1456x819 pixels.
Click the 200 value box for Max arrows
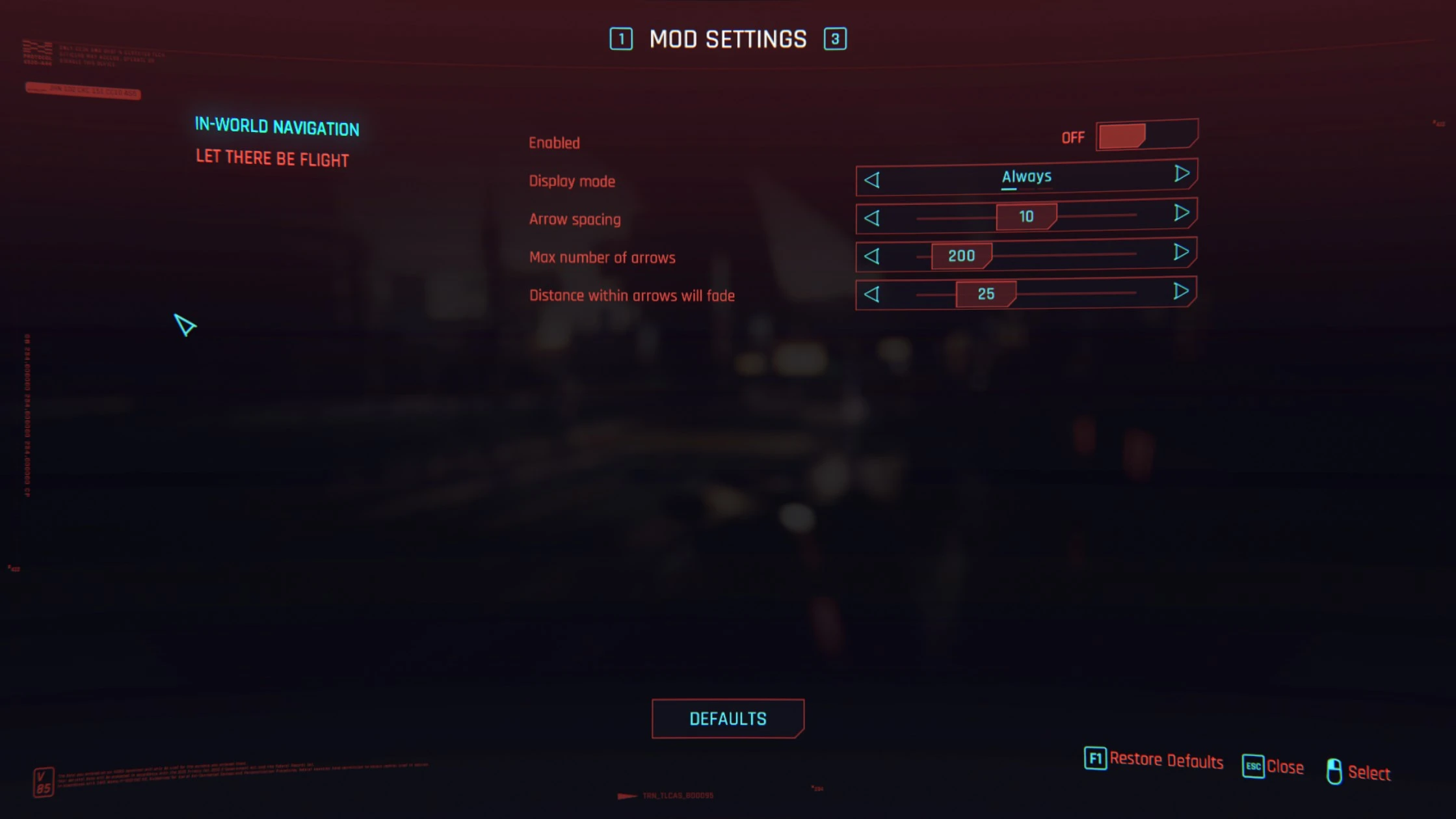coord(961,255)
